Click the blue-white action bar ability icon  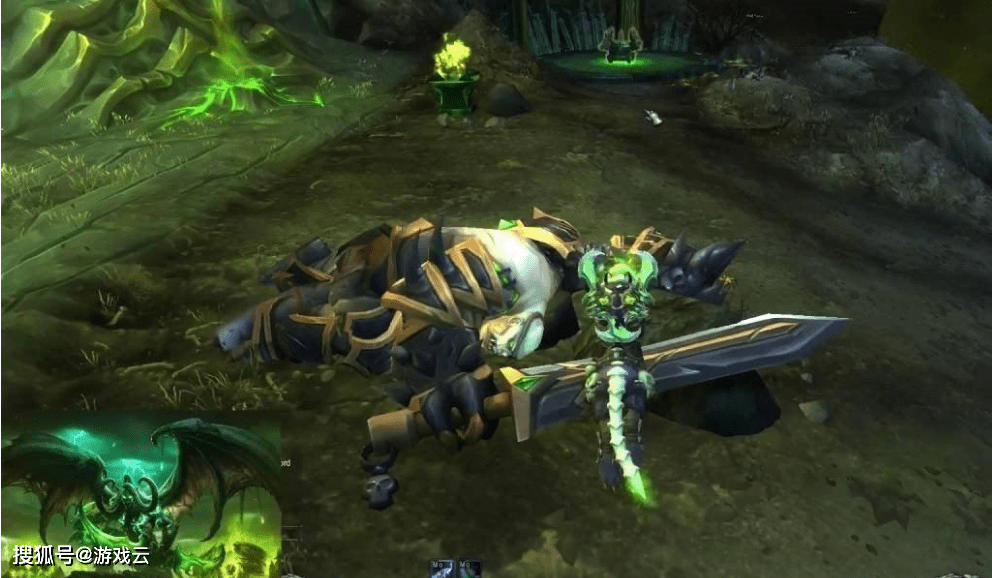443,568
